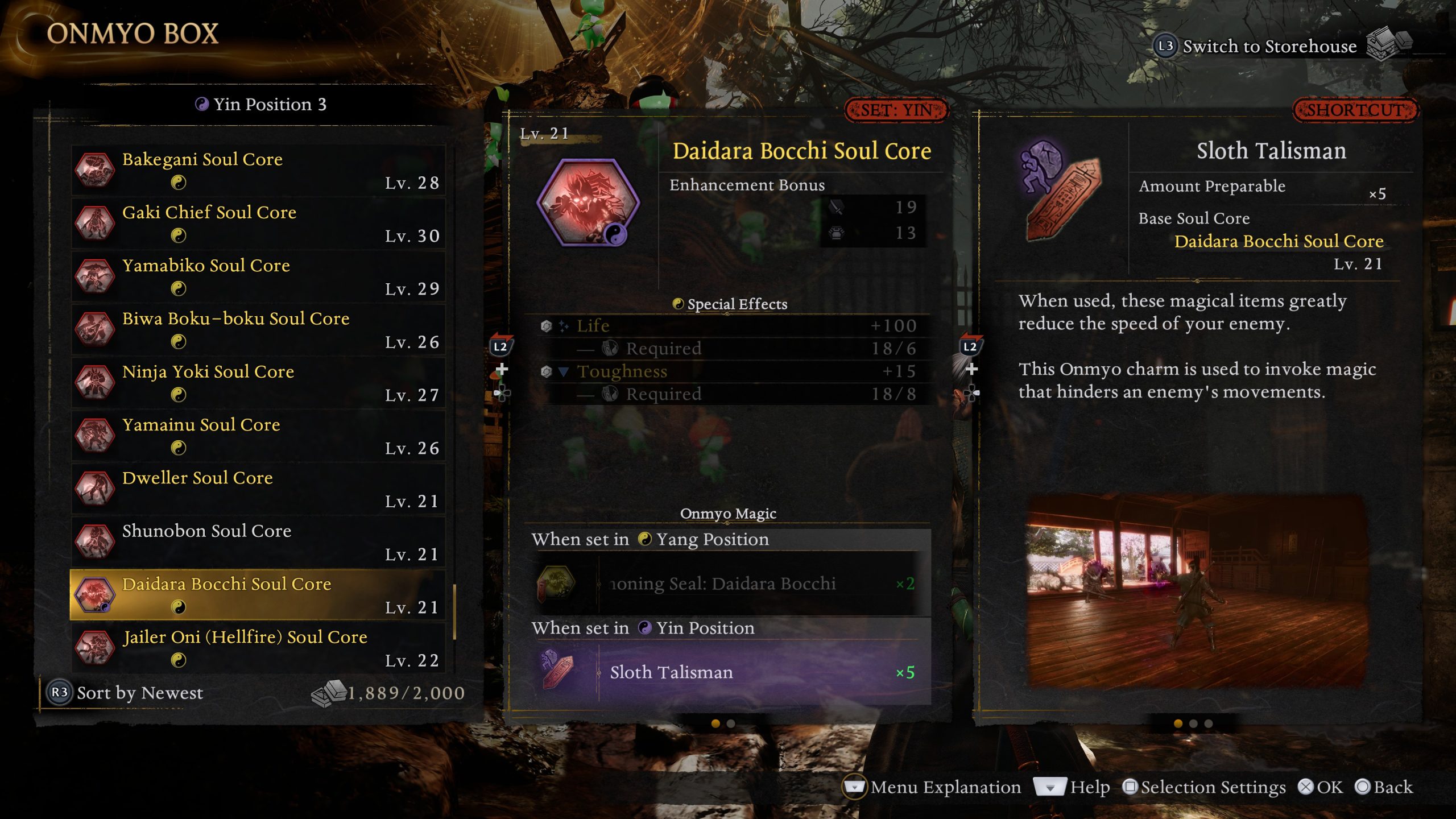Choose the Gaki Chief Soul Core
This screenshot has height=819, width=1456.
pos(257,223)
